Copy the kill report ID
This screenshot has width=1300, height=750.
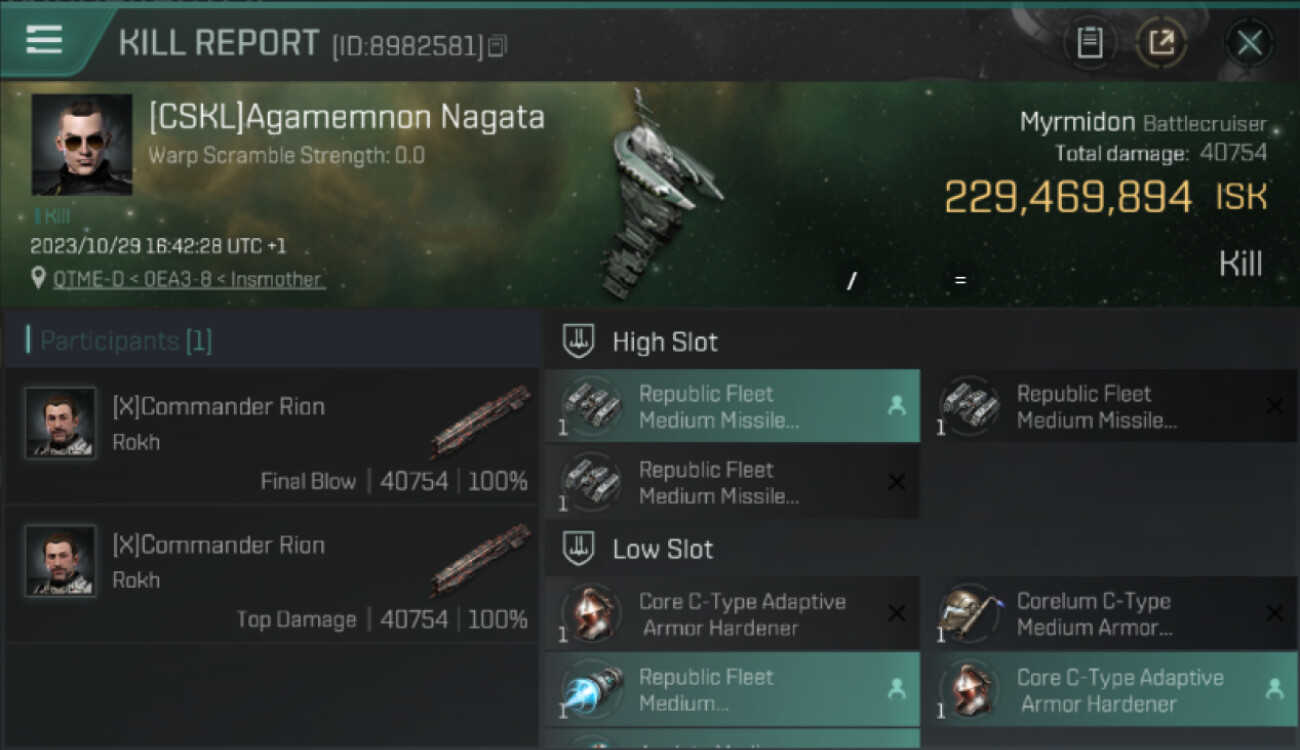[x=497, y=45]
